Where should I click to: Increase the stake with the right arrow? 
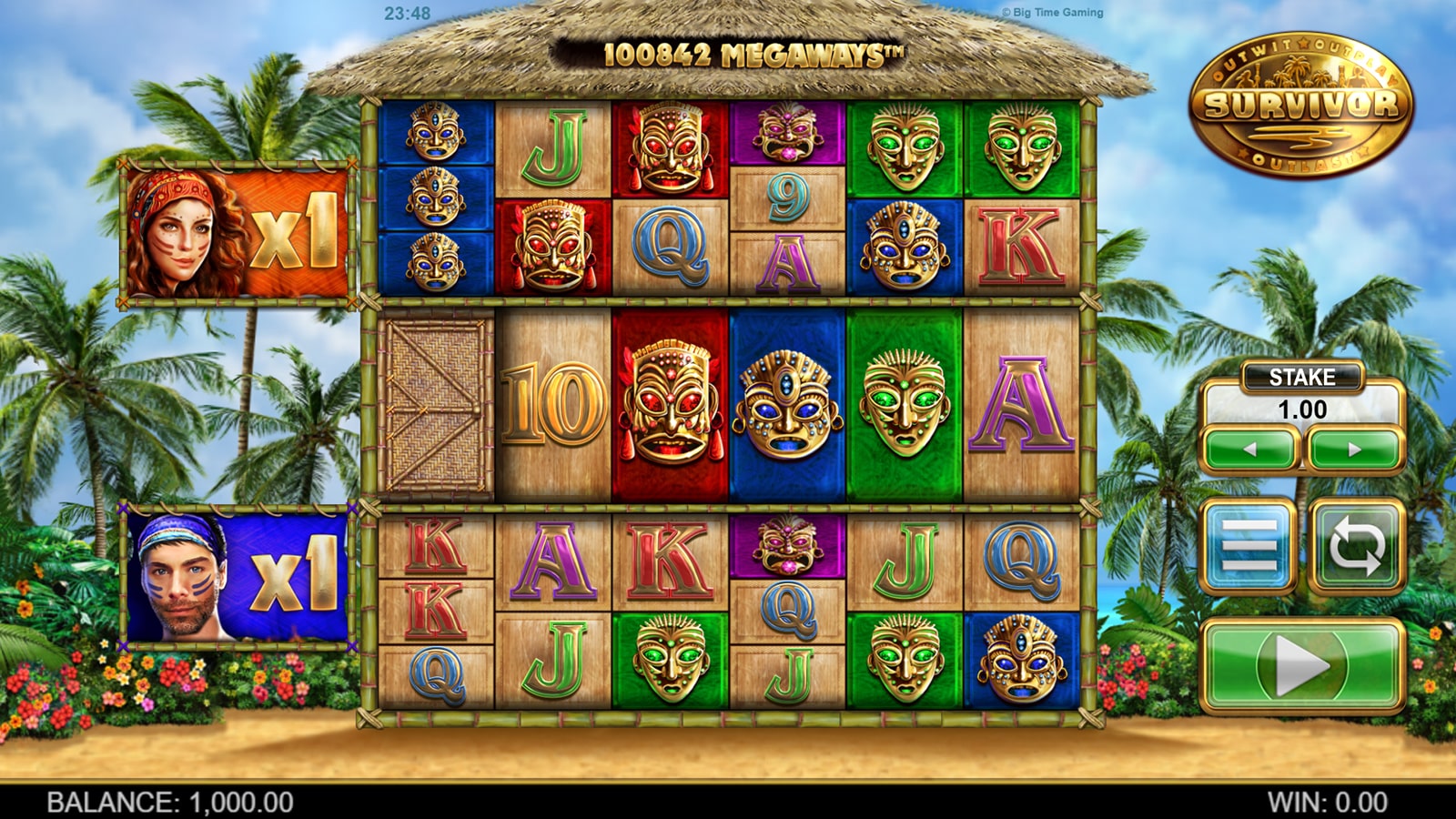1354,450
